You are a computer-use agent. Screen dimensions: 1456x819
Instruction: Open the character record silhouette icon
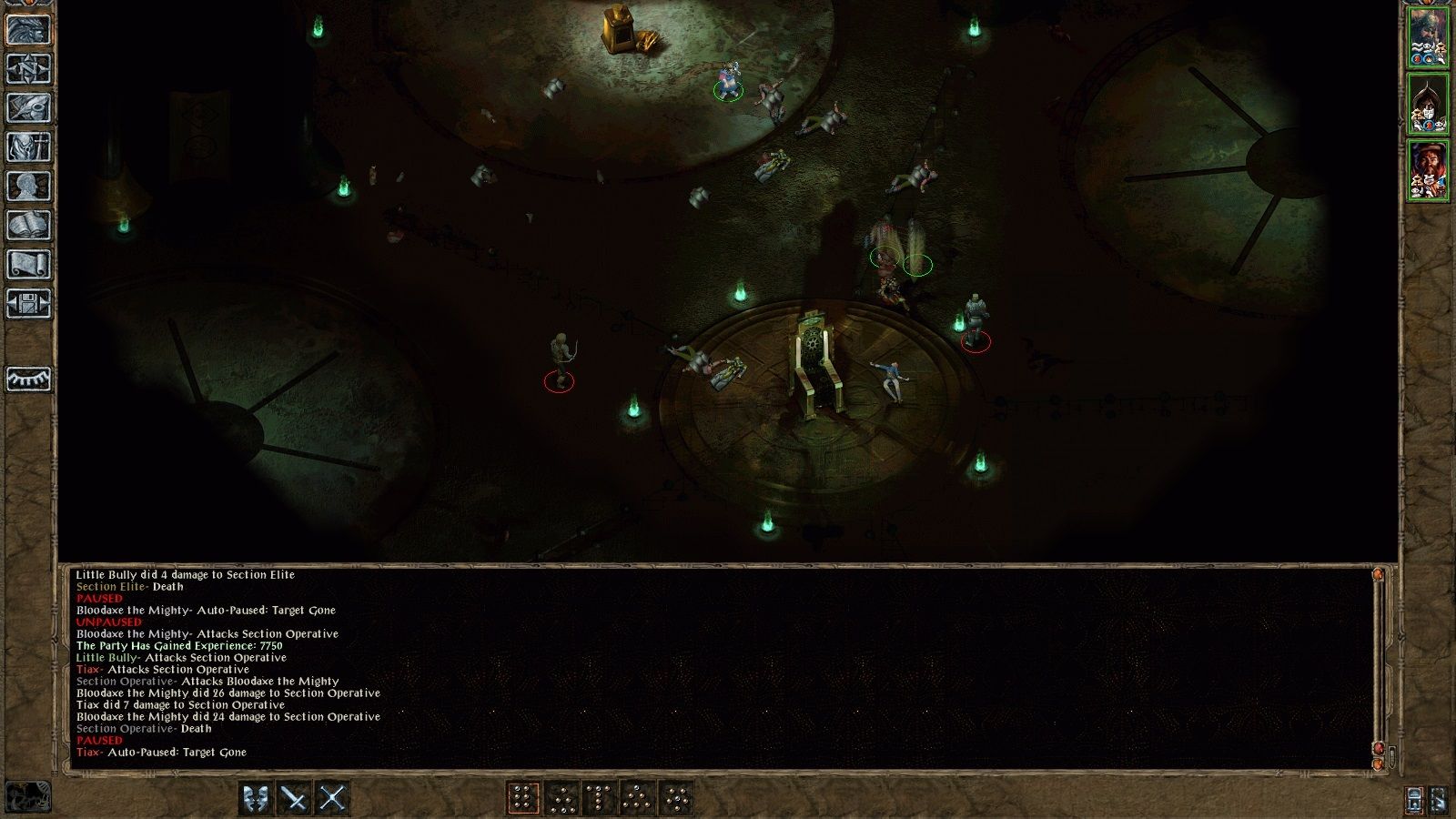(28, 186)
